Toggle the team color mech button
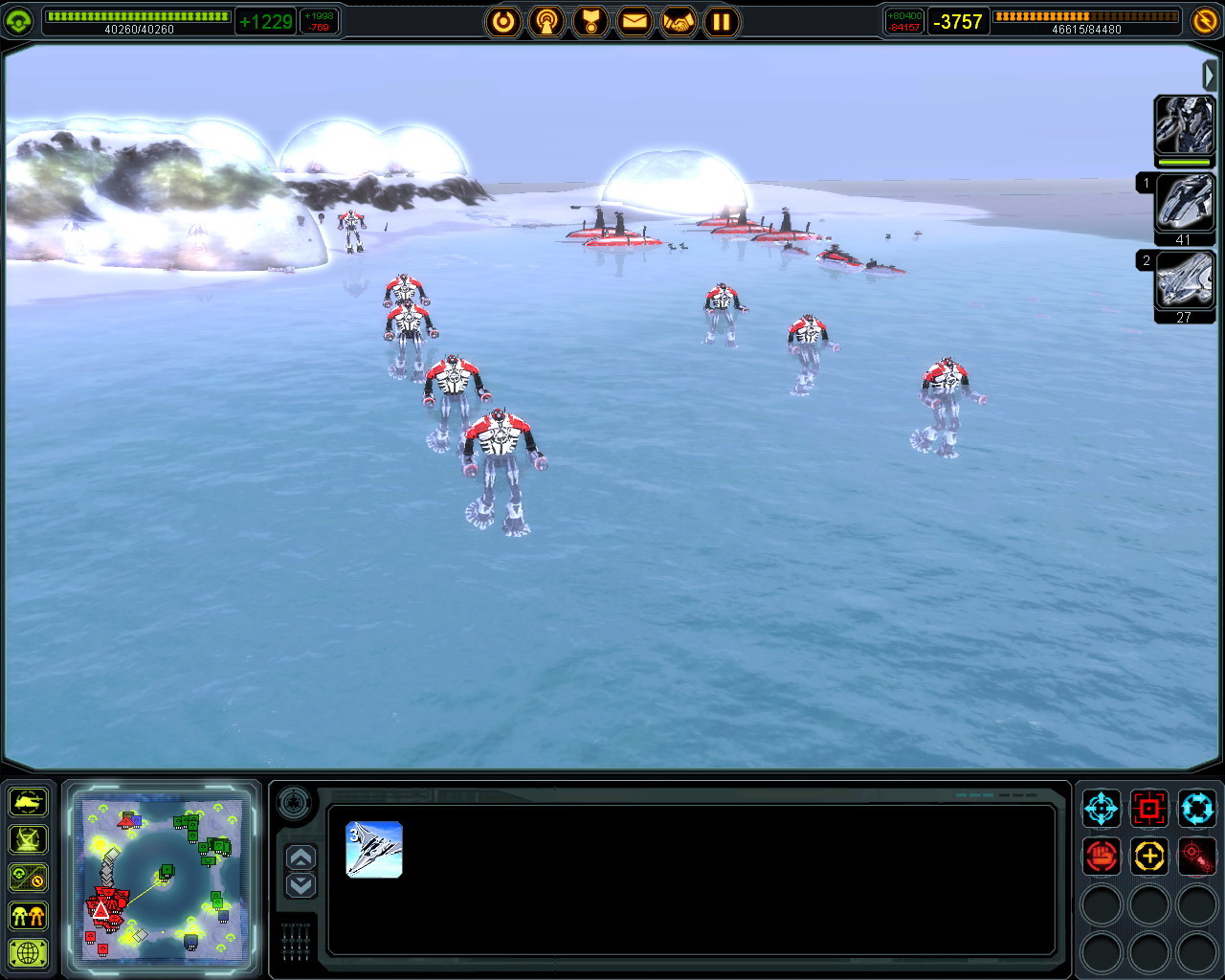This screenshot has width=1225, height=980. point(29,915)
